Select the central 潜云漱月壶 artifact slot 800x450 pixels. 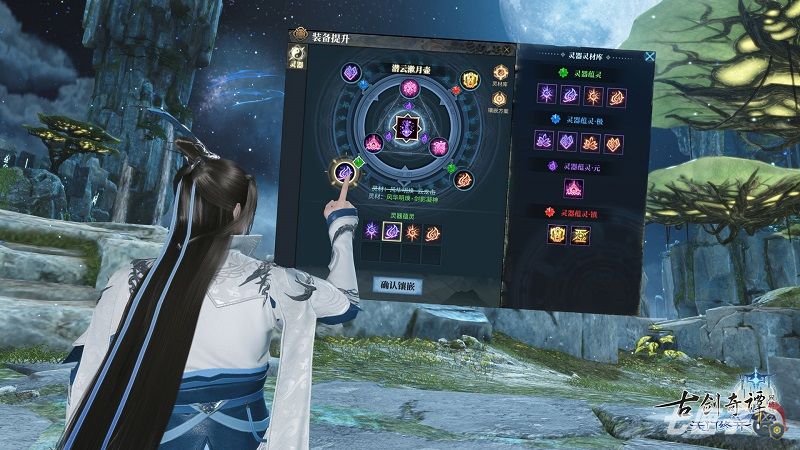tap(408, 126)
